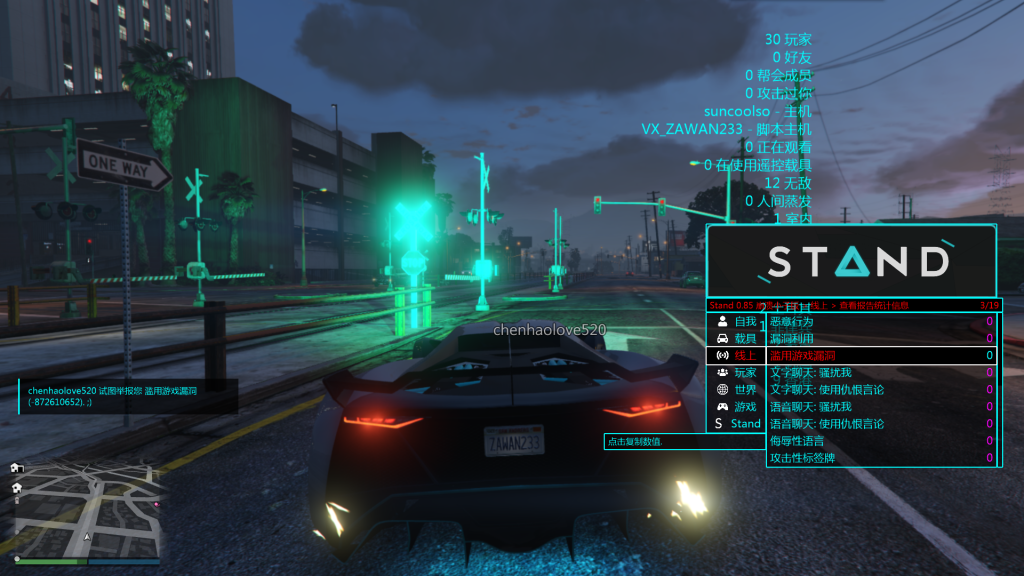
Task: Open the 玩家 (Players) tab
Action: 736,373
